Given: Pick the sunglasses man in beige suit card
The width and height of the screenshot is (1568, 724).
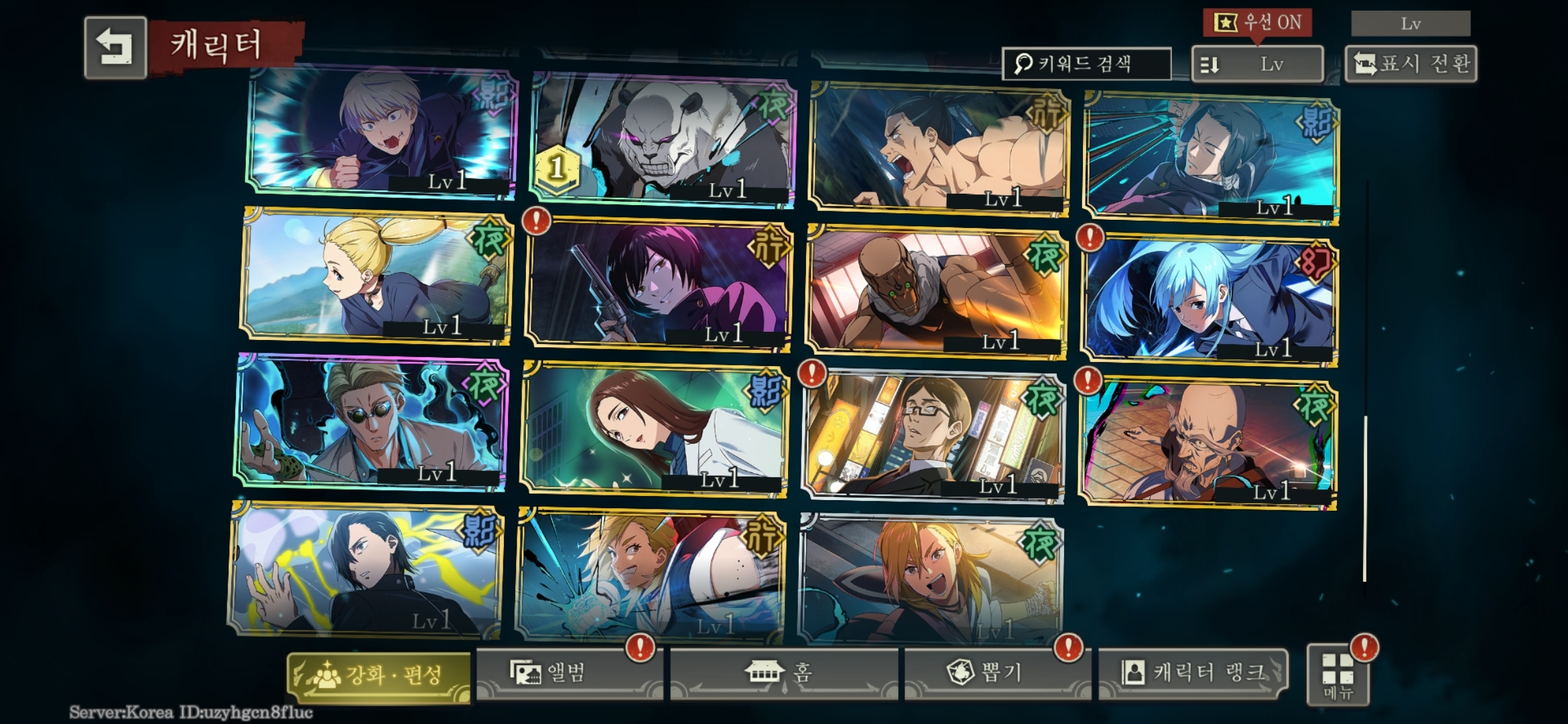Looking at the screenshot, I should tap(370, 422).
